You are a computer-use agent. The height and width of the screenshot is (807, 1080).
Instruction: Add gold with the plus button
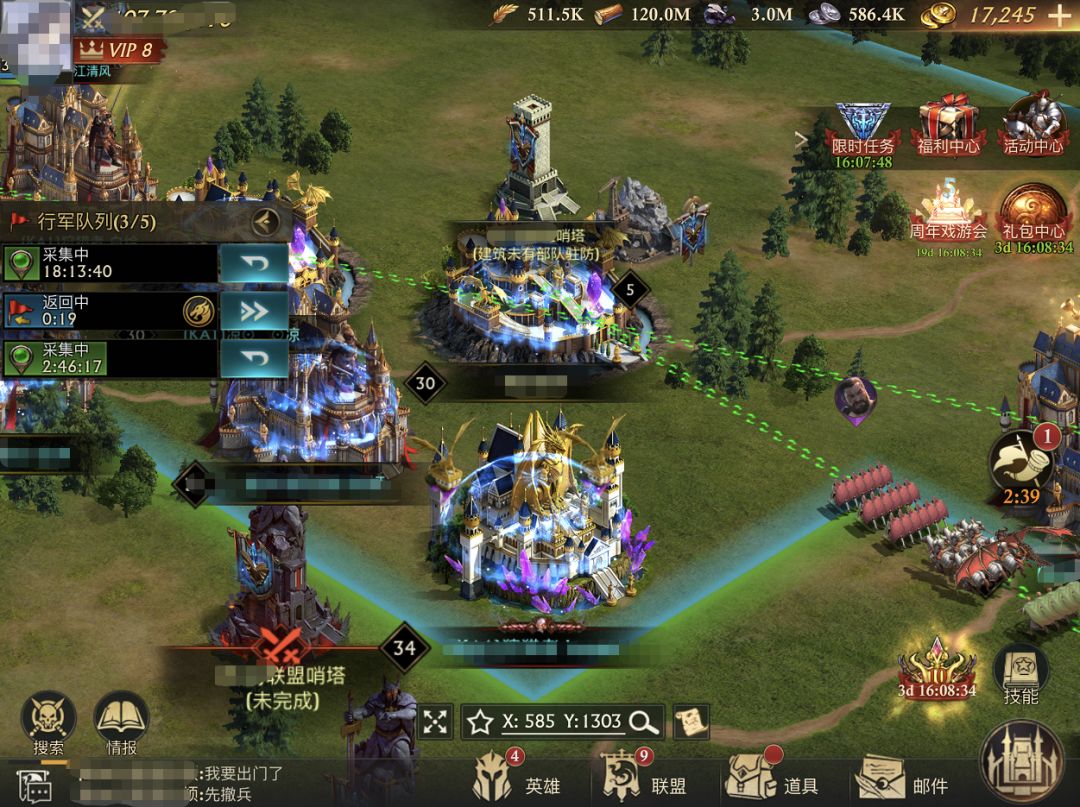point(1058,15)
